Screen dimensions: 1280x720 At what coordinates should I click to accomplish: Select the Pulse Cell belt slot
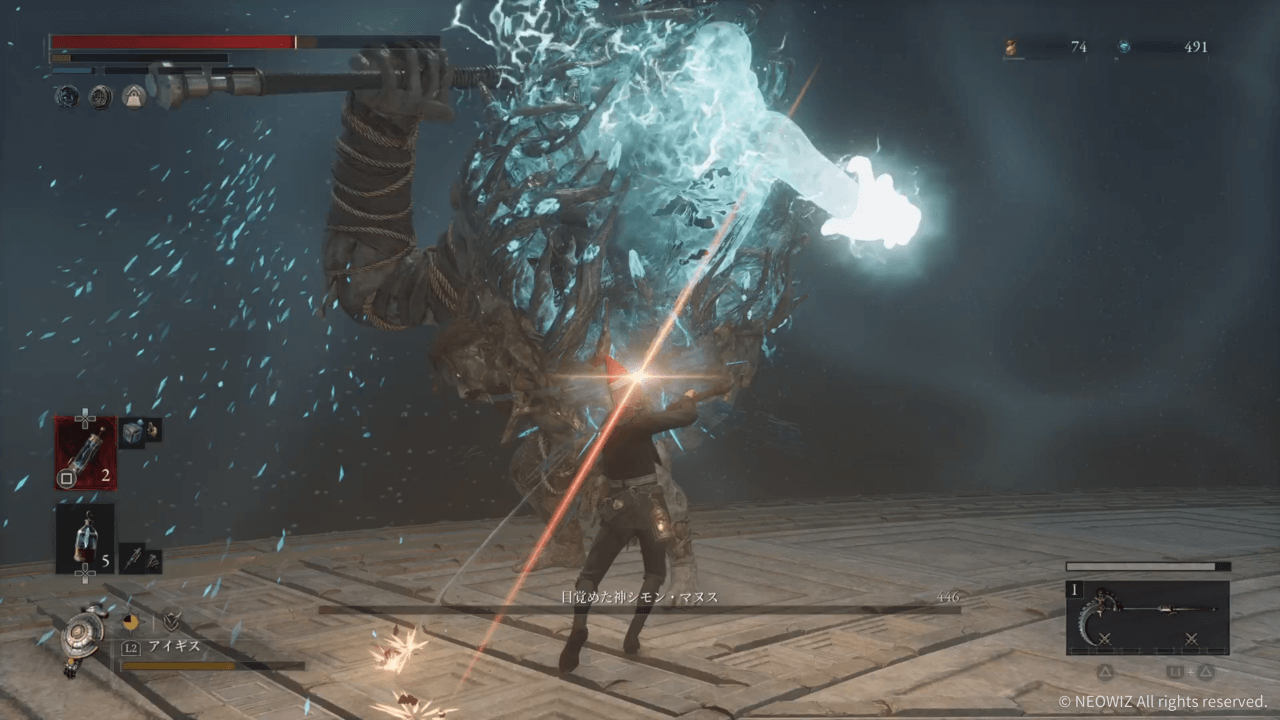tap(85, 539)
